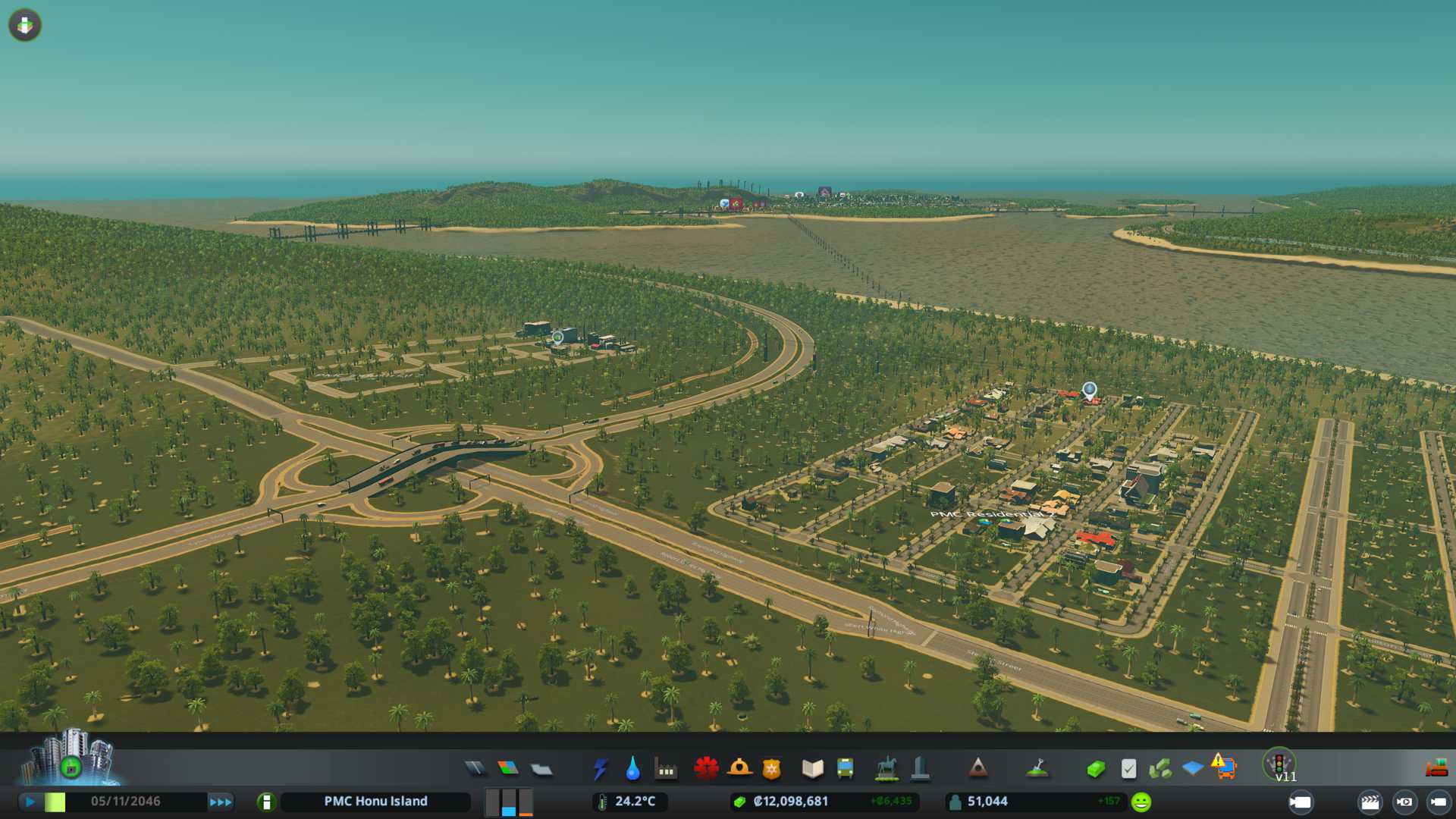The image size is (1456, 819).
Task: Open the Districts tool
Action: click(541, 770)
